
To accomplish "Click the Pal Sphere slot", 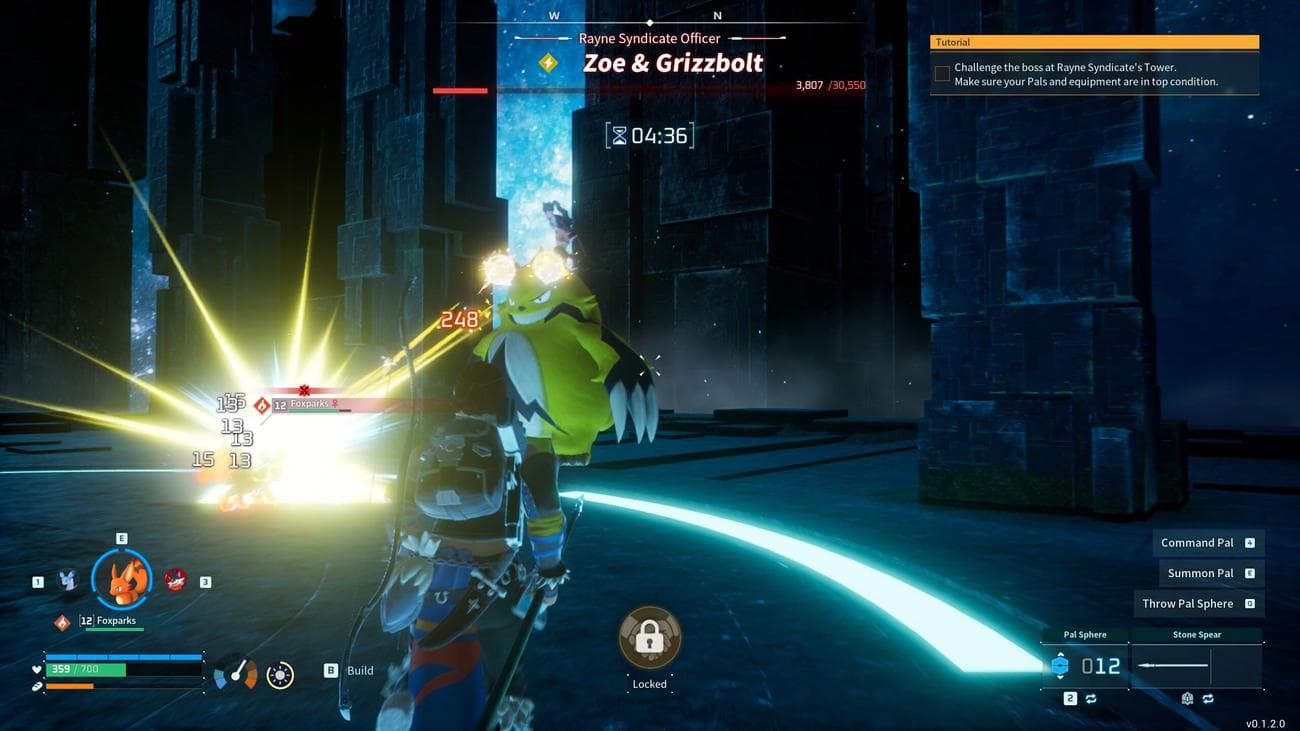I will tap(1085, 665).
